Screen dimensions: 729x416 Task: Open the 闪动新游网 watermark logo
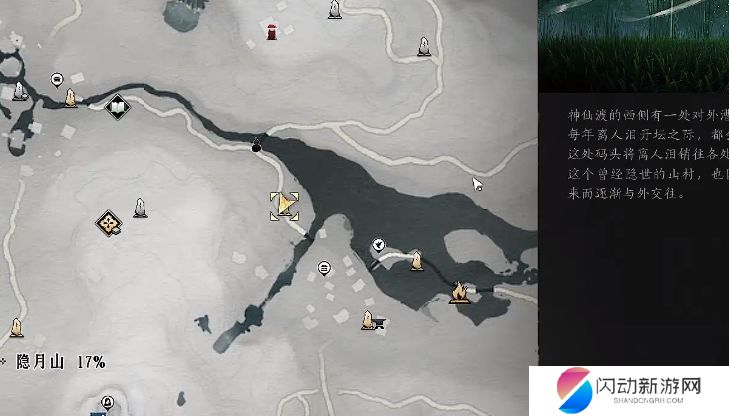[x=631, y=390]
